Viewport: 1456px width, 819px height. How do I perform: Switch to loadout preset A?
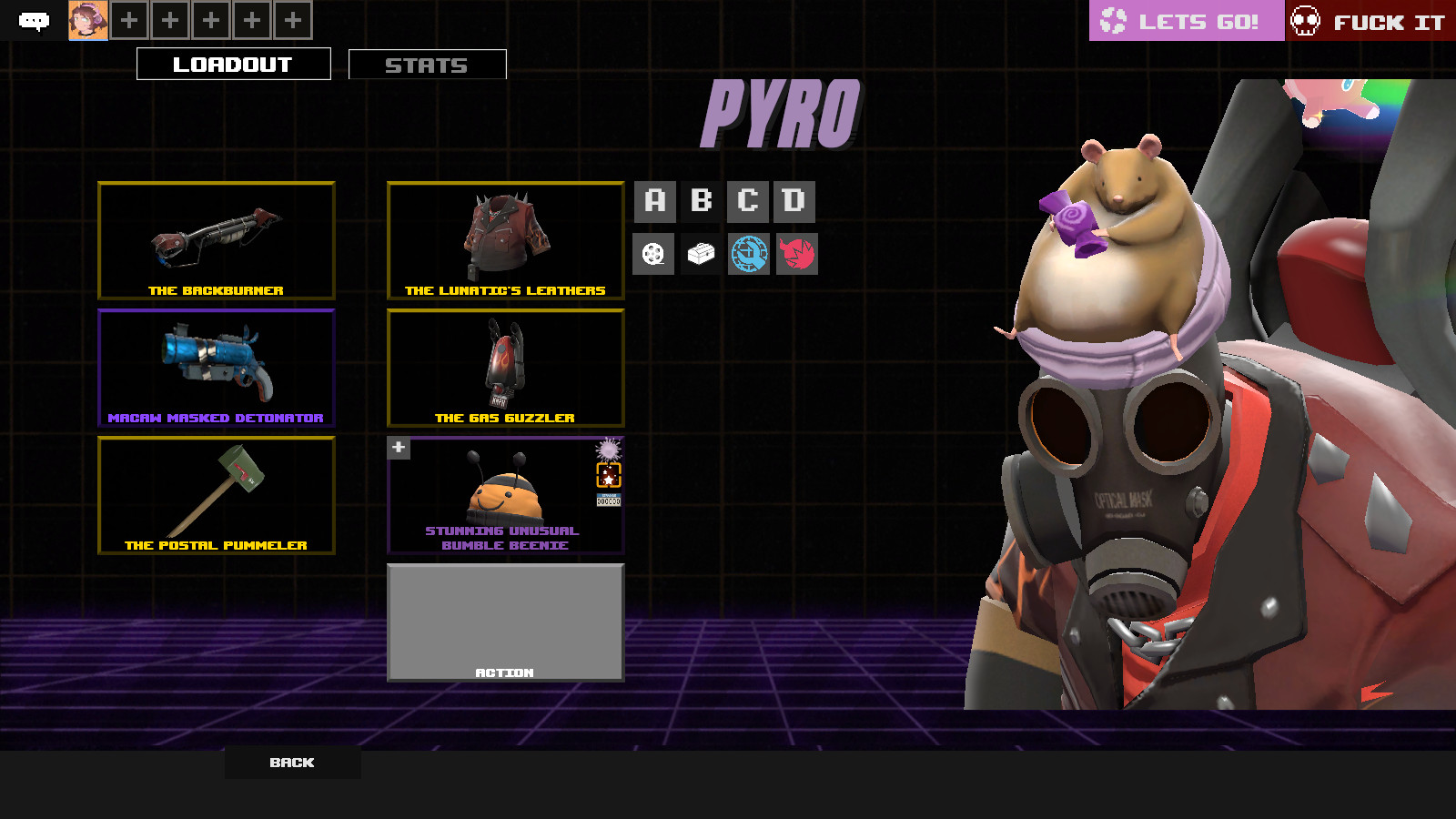point(654,201)
